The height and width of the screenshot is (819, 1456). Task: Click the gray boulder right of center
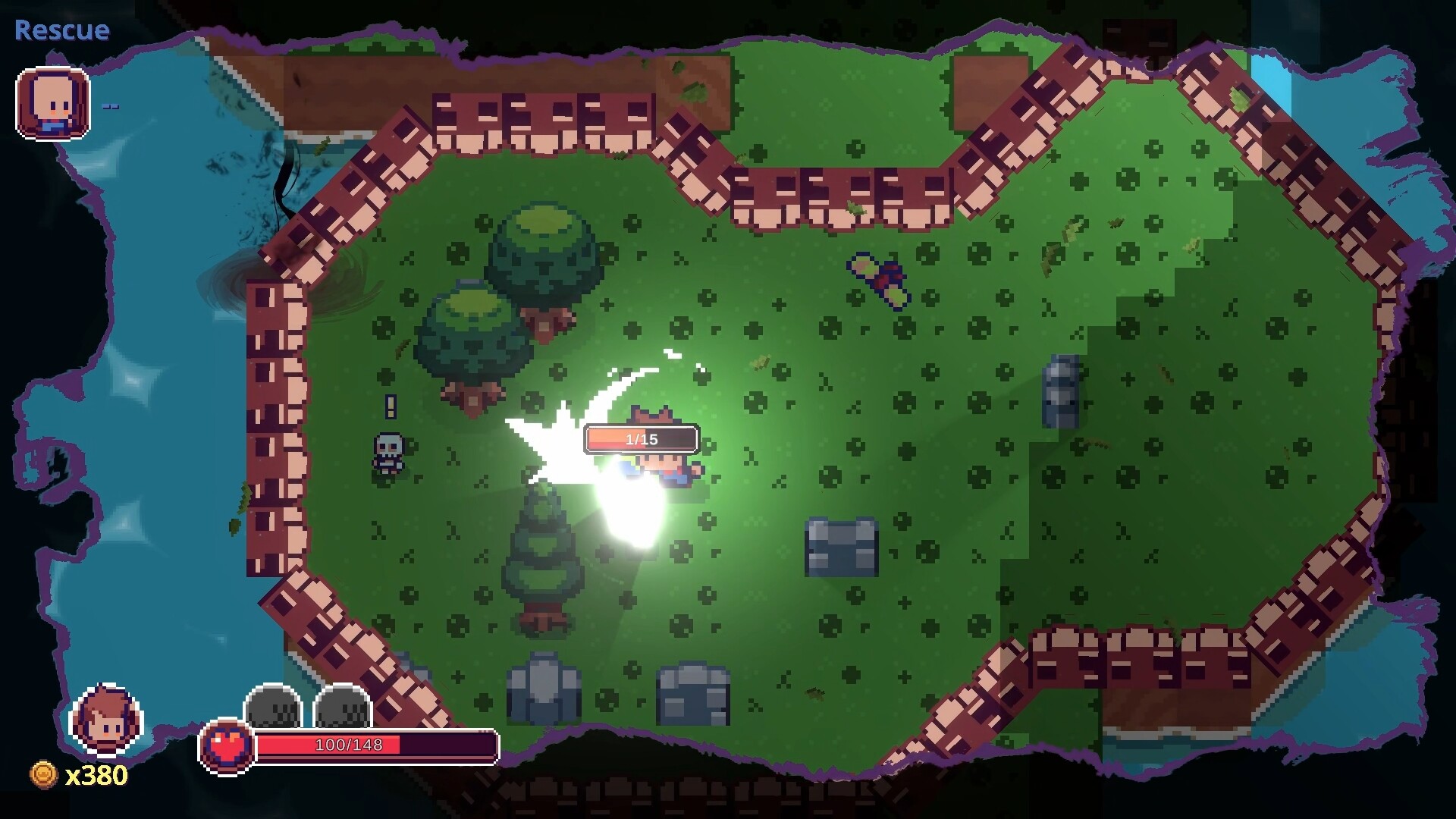[x=1061, y=391]
